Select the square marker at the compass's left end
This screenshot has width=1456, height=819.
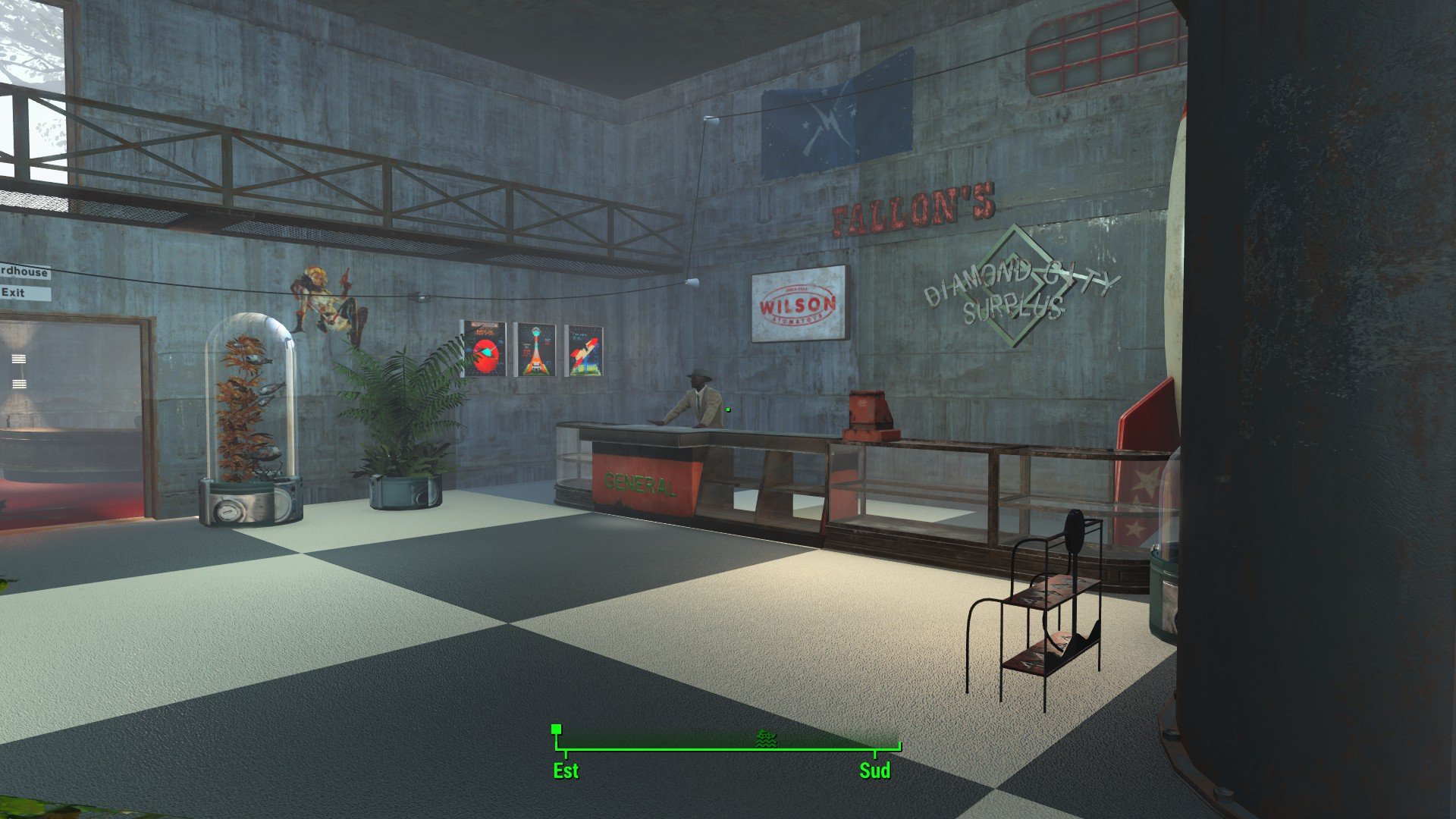point(557,730)
